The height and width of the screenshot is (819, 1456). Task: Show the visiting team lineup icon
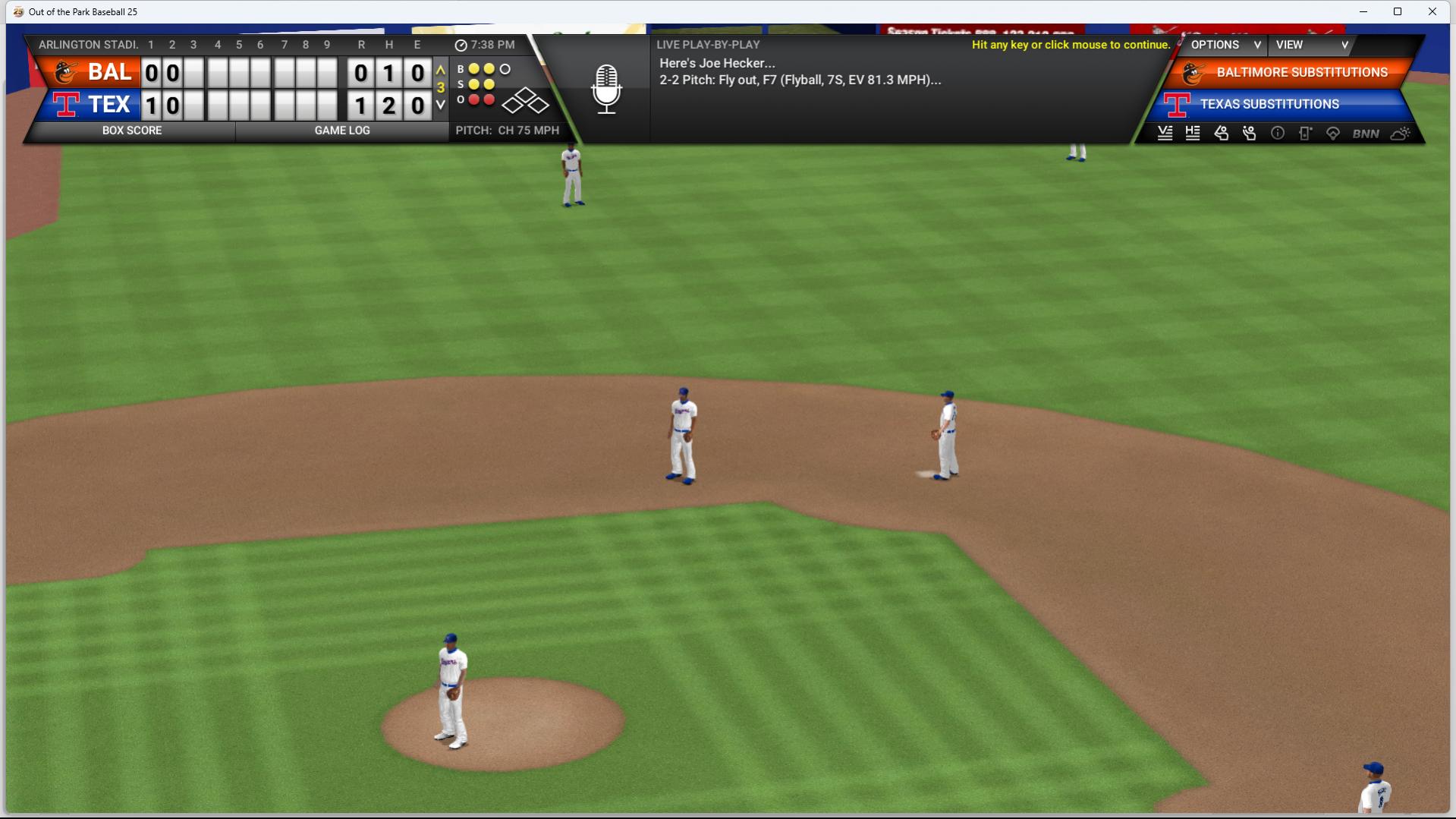click(1165, 134)
